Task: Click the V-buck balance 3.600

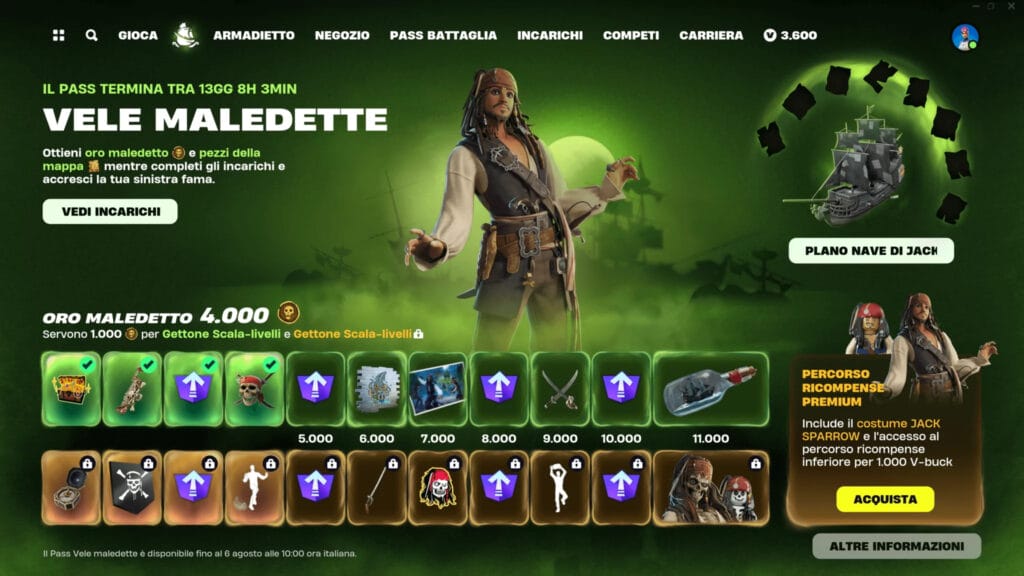Action: (x=790, y=35)
